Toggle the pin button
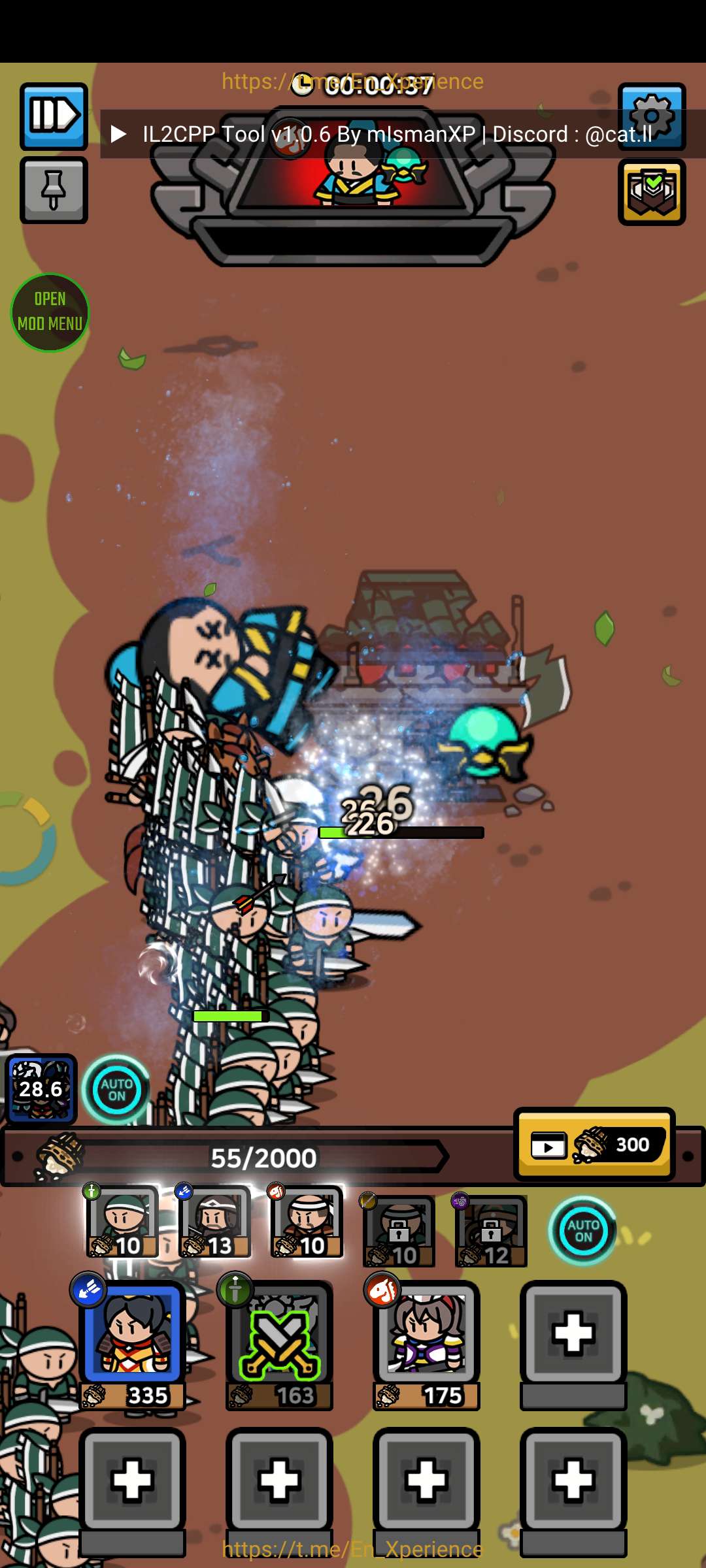Image resolution: width=706 pixels, height=1568 pixels. pyautogui.click(x=54, y=190)
